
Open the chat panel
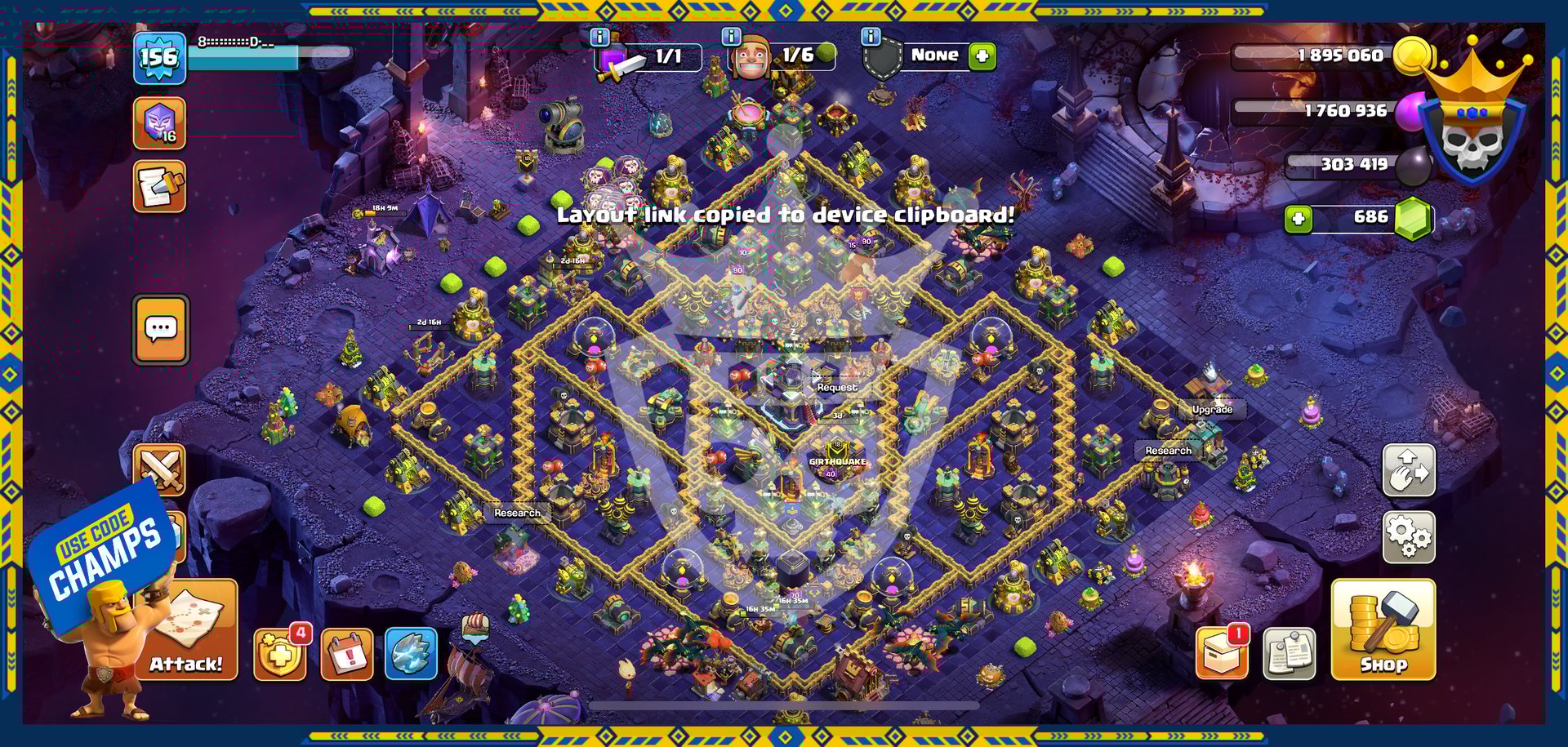(x=161, y=329)
